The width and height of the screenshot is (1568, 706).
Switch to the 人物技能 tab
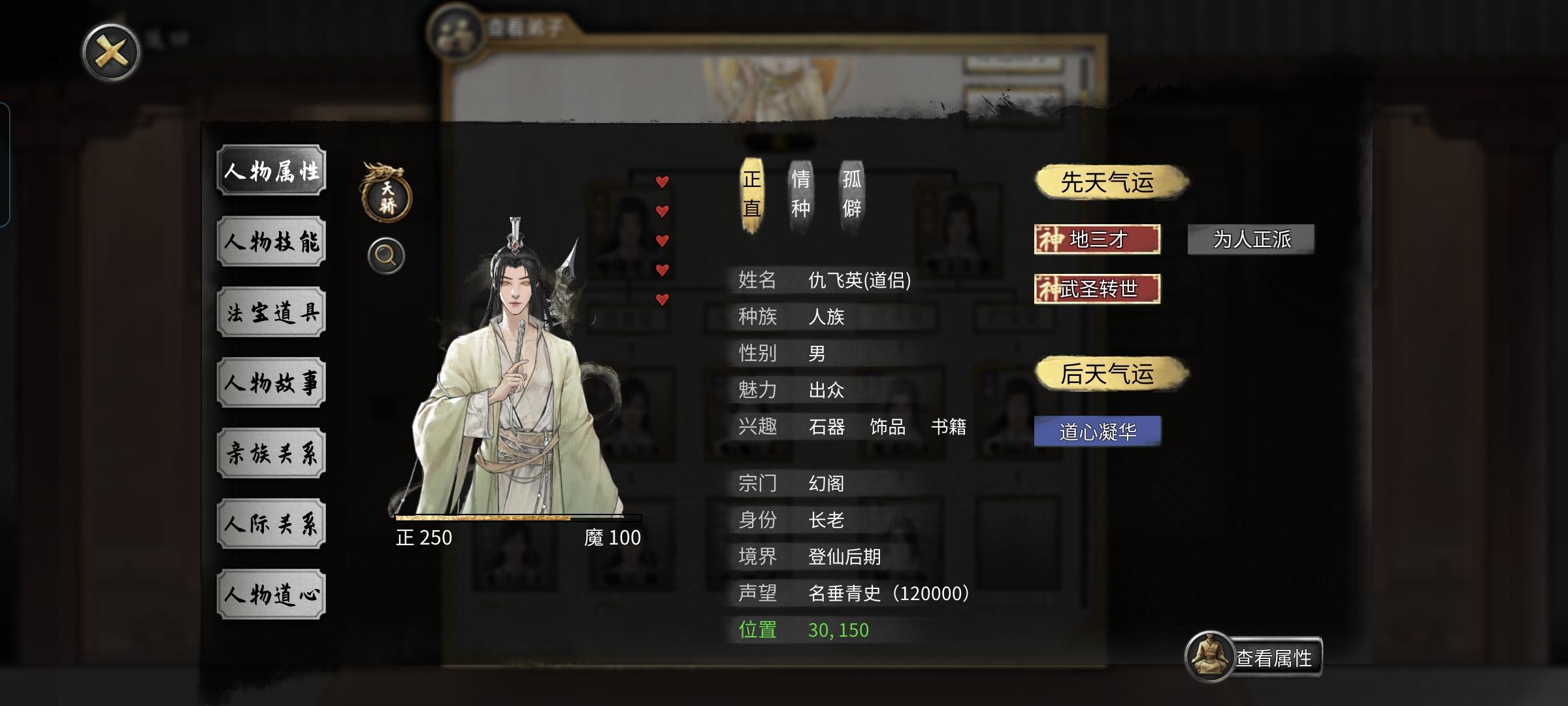point(270,242)
